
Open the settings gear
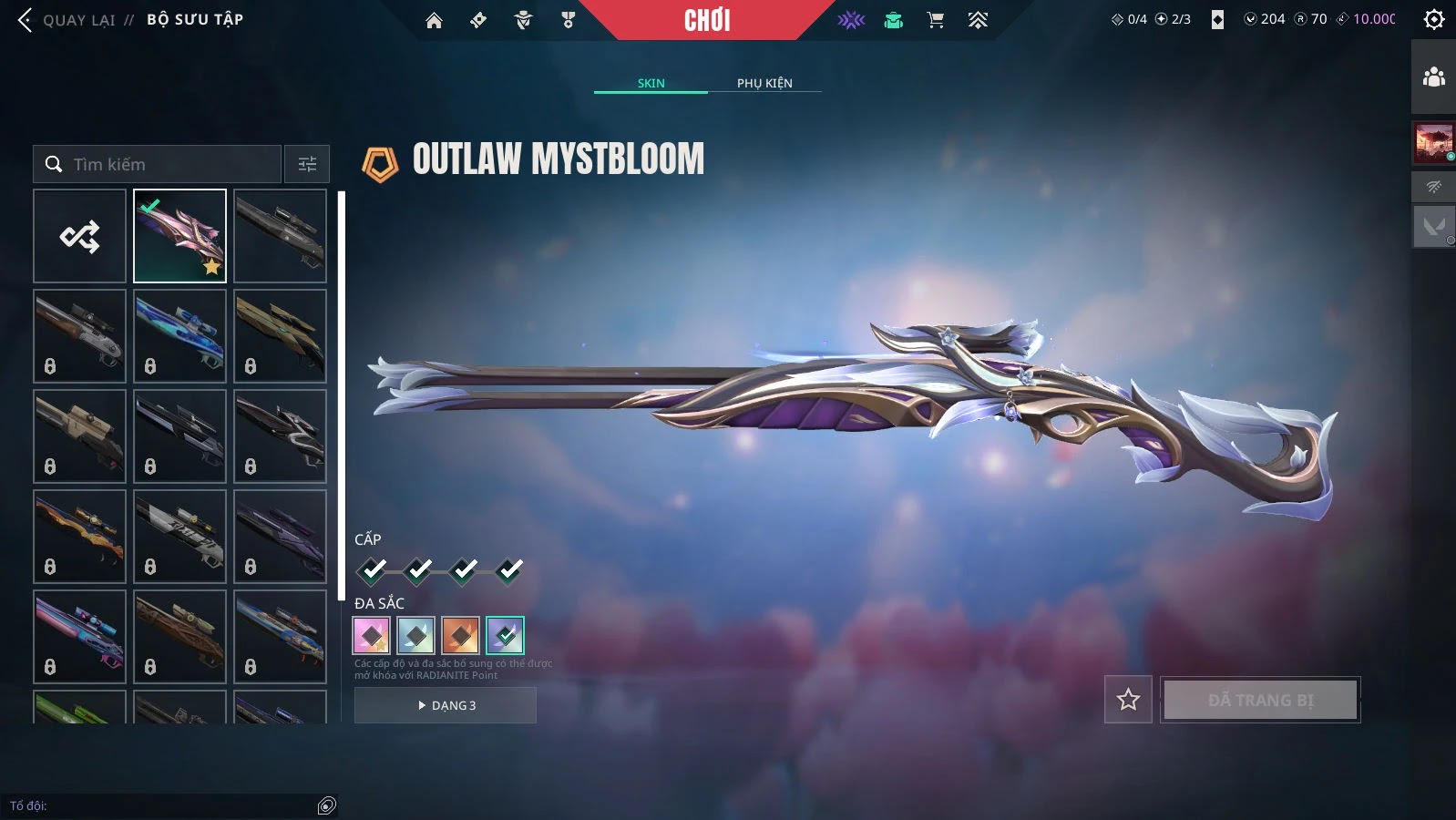[1433, 19]
